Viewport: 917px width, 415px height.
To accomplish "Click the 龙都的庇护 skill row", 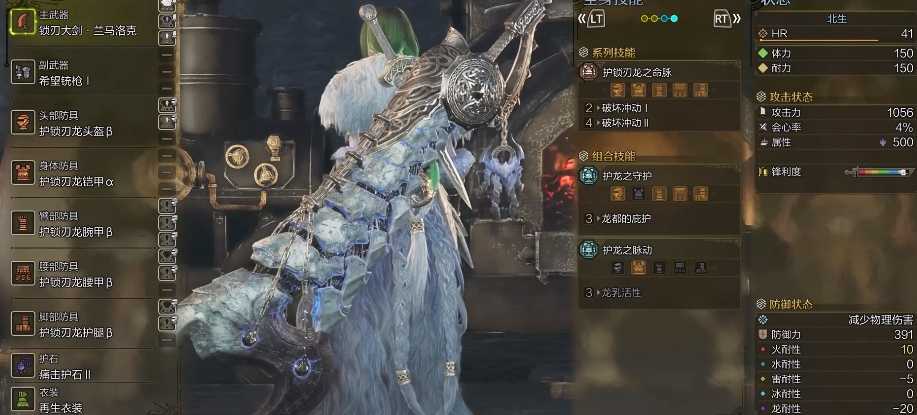I will pyautogui.click(x=660, y=218).
